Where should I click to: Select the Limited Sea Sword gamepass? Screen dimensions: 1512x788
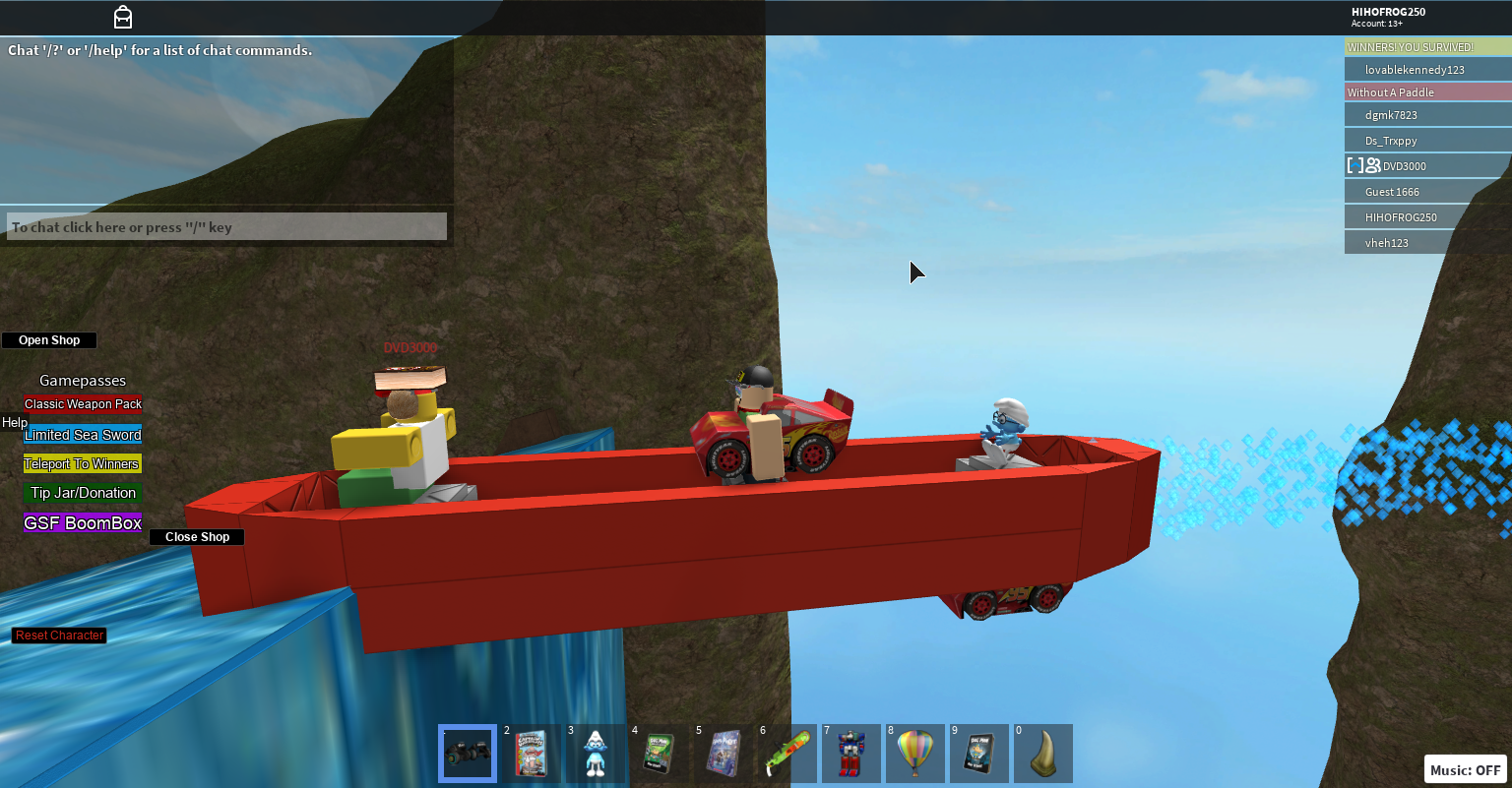(83, 435)
